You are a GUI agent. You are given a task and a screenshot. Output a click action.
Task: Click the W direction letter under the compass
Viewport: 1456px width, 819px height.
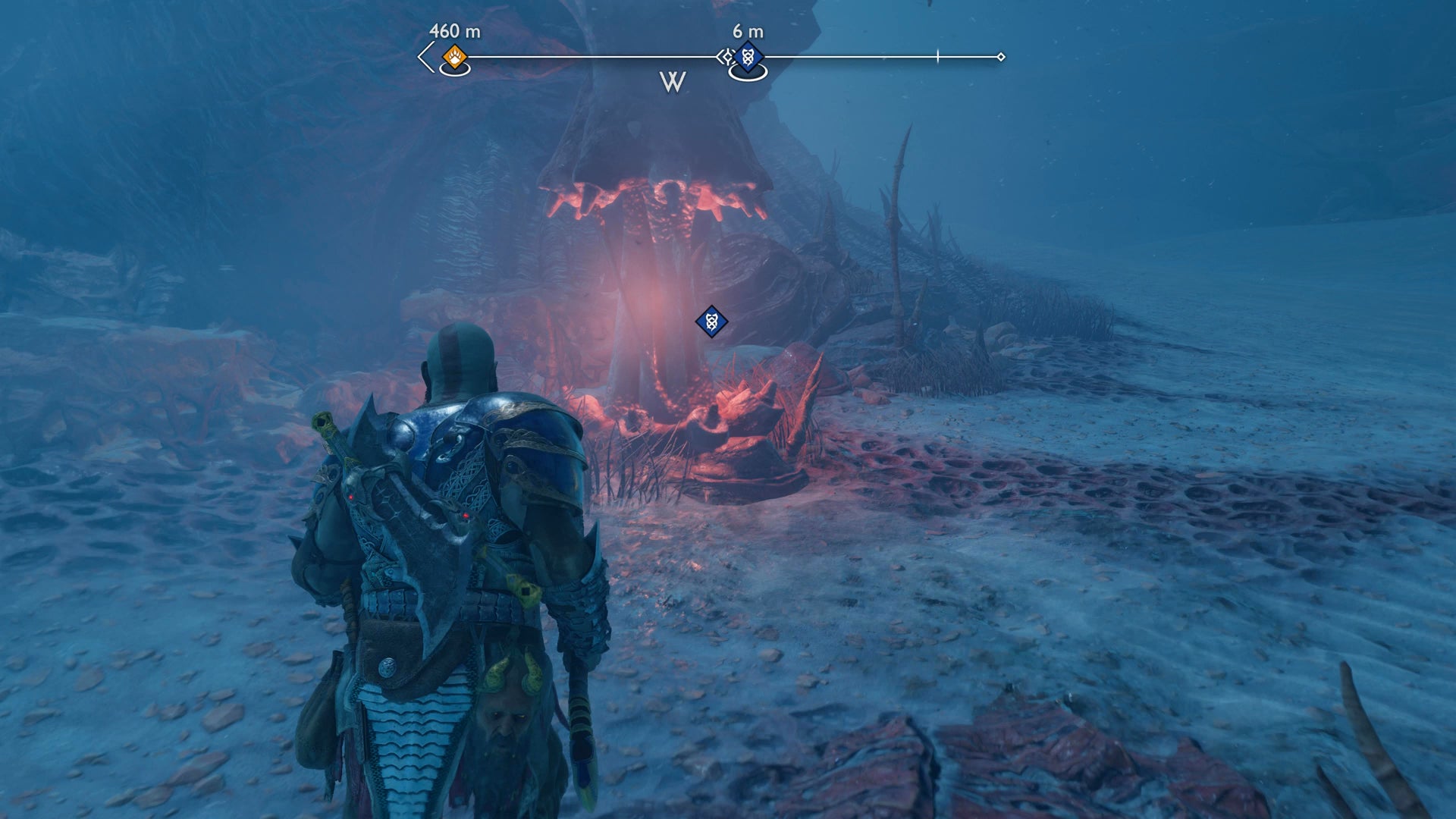(673, 82)
